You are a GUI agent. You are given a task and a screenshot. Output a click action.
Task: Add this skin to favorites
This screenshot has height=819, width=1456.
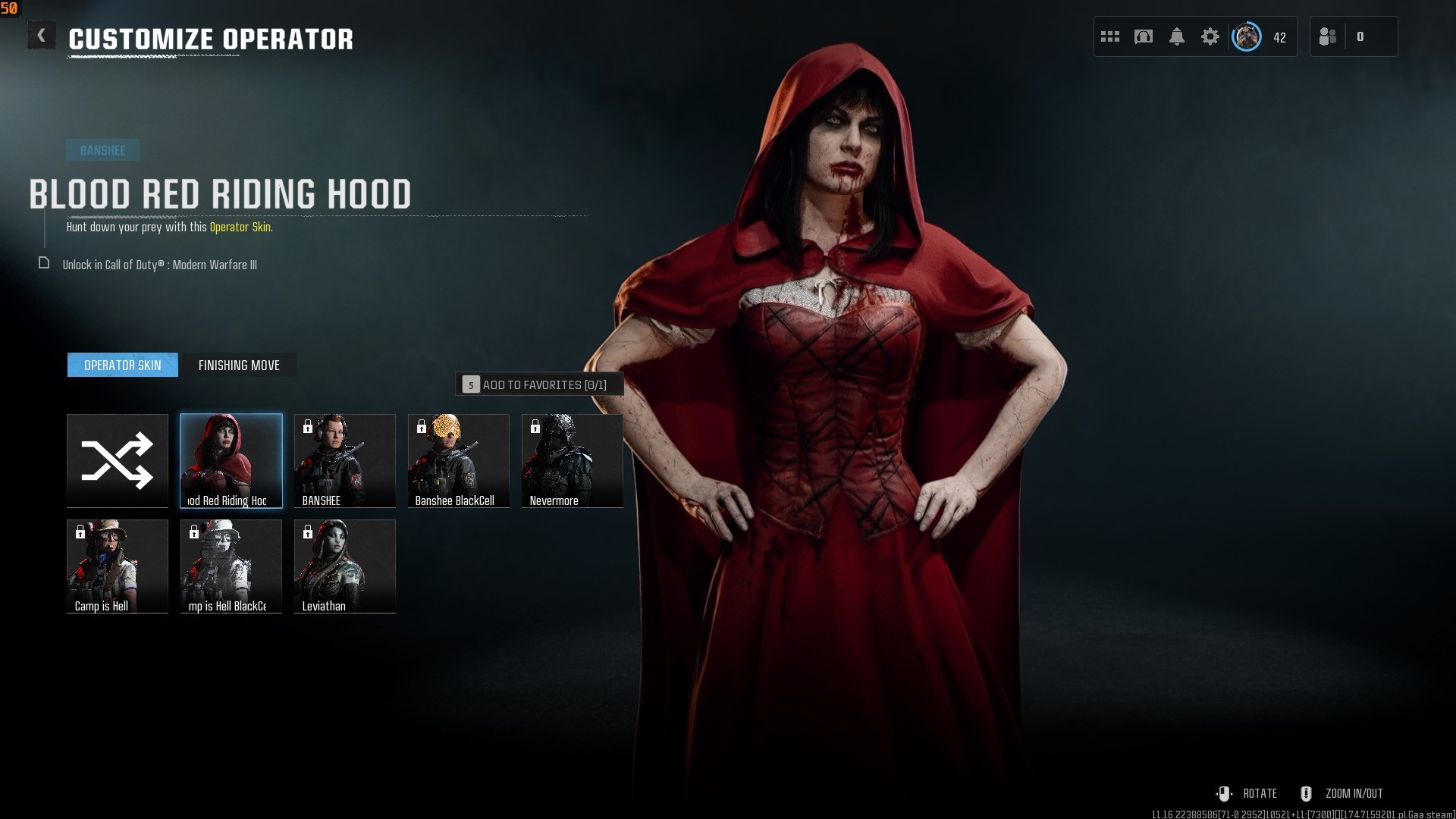point(539,384)
